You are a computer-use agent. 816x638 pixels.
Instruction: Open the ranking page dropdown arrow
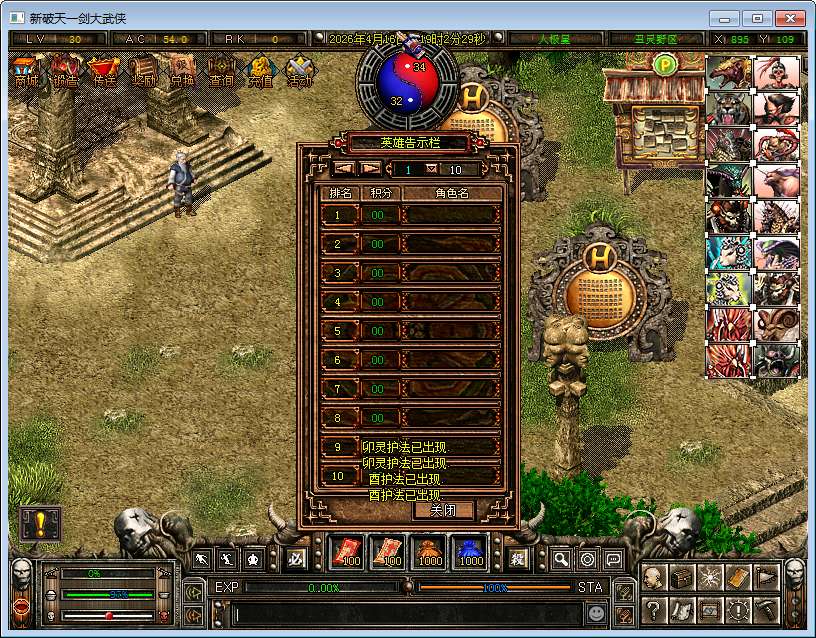(x=431, y=169)
